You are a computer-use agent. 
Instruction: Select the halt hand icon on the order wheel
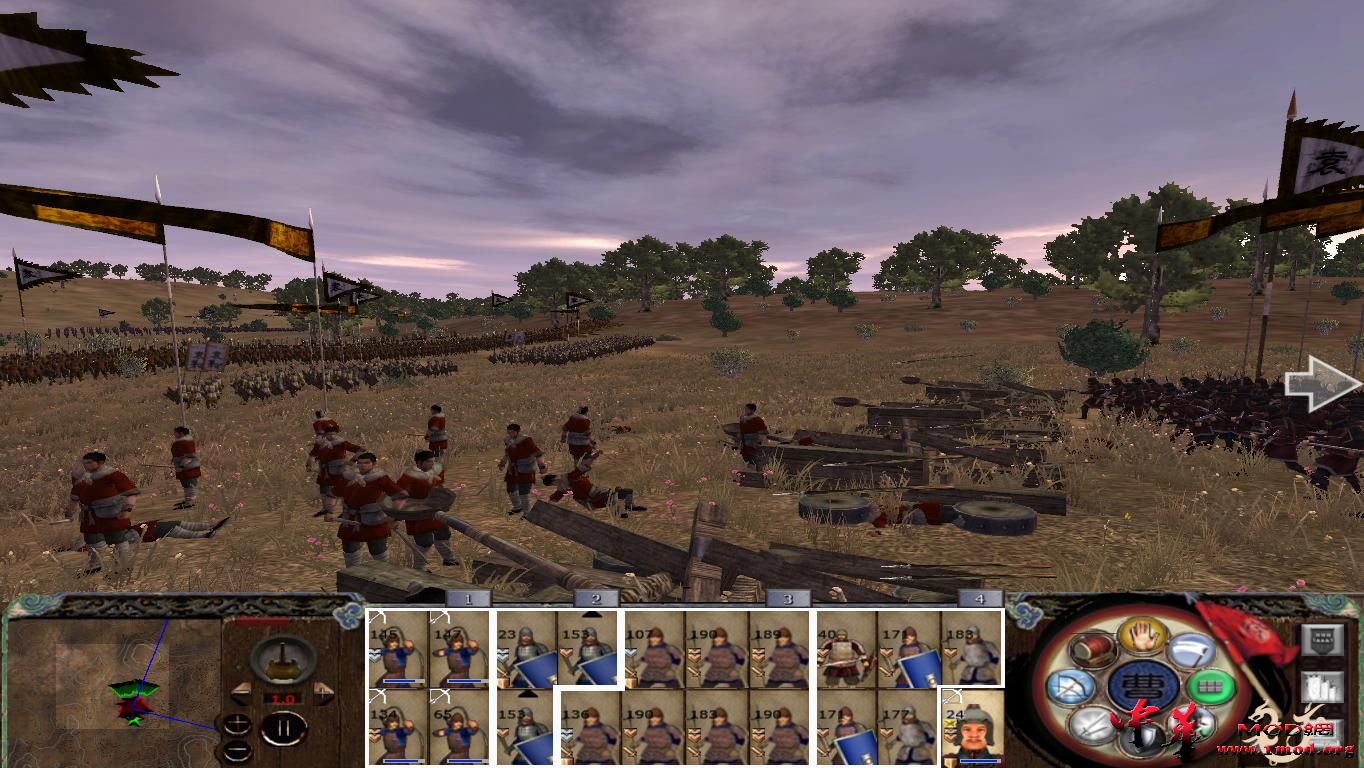tap(1141, 637)
